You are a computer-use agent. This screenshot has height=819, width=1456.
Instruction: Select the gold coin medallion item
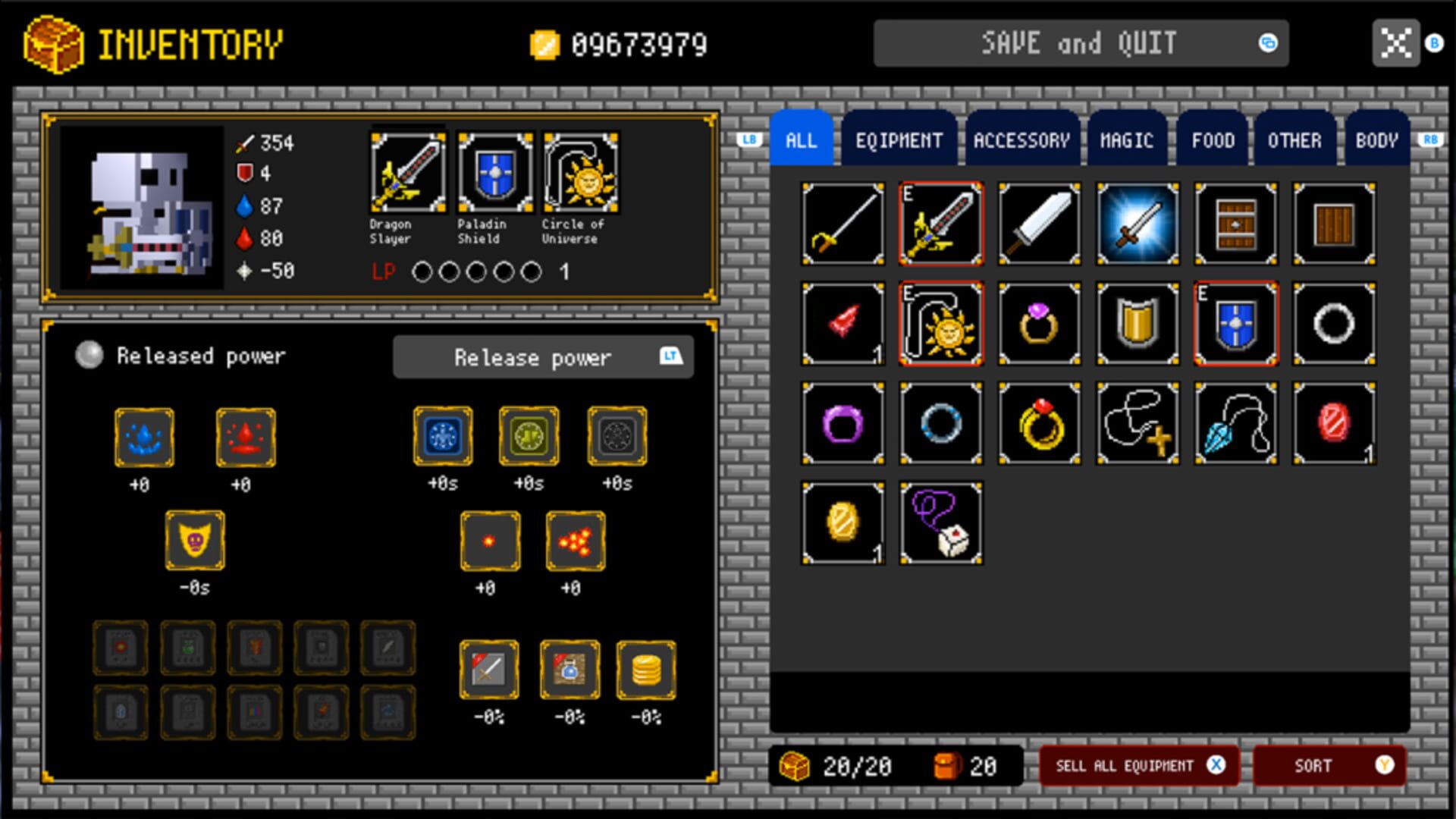[x=843, y=522]
